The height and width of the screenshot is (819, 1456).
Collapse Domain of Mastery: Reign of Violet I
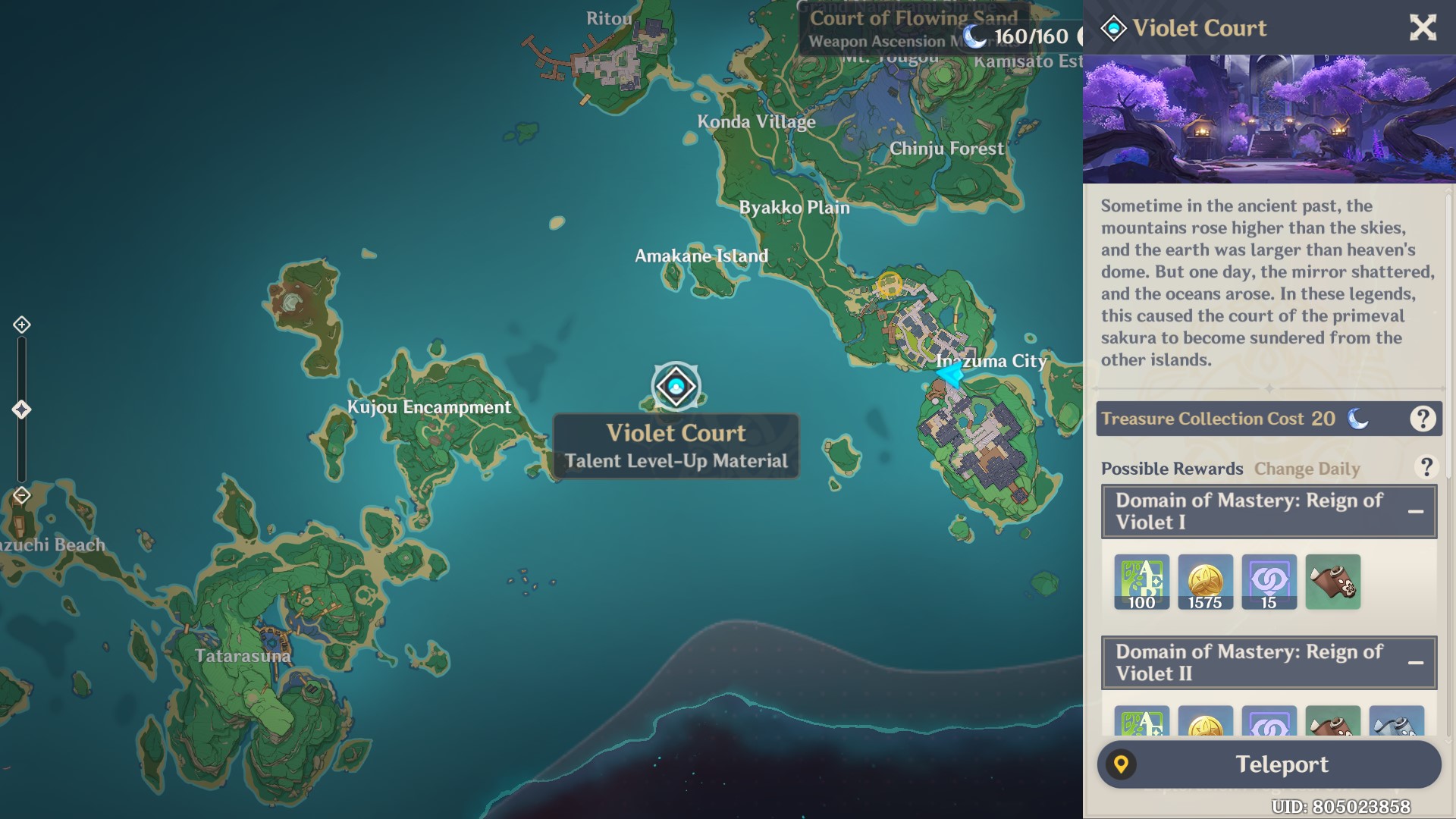click(1415, 511)
